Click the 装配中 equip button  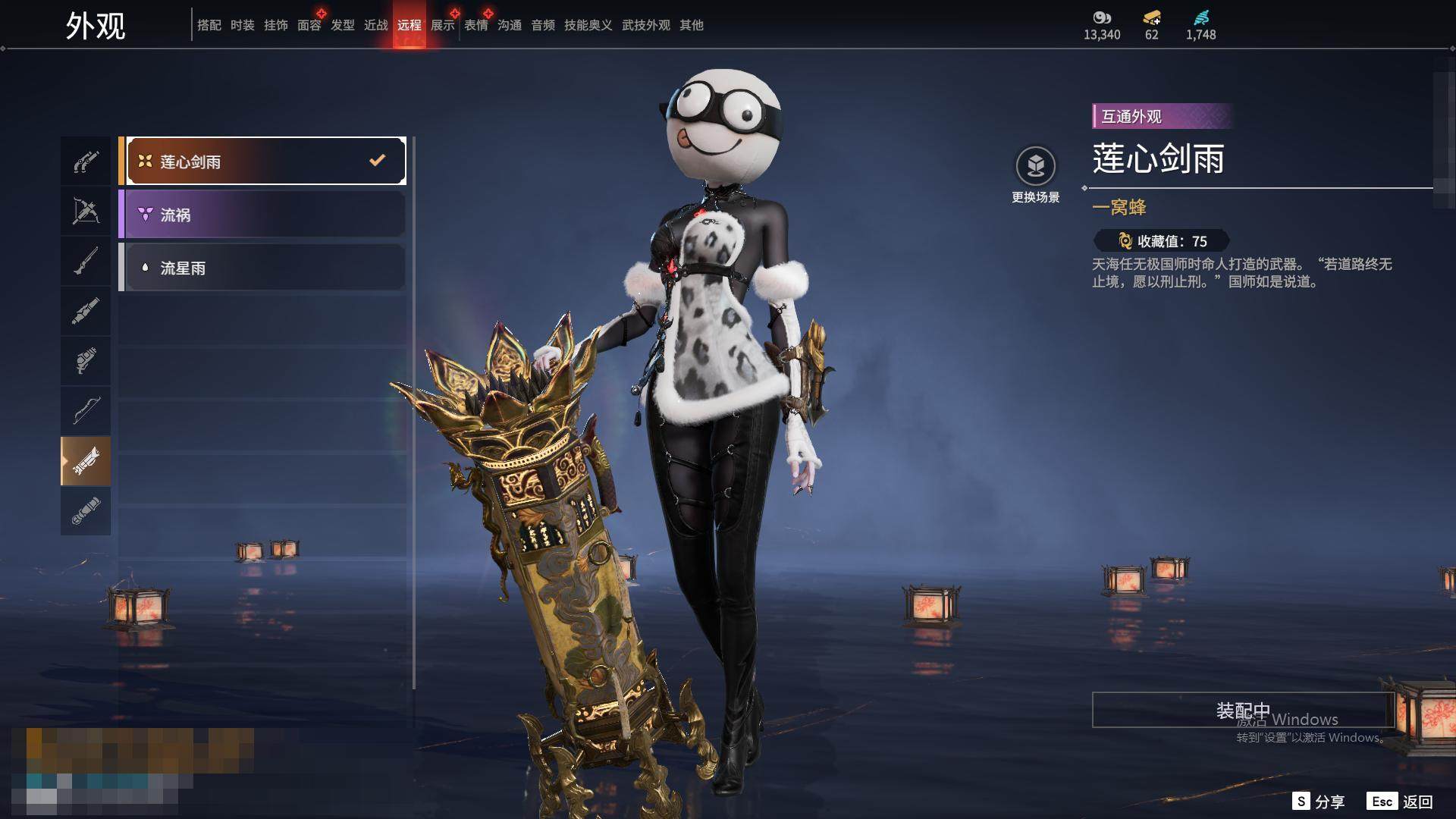coord(1243,711)
